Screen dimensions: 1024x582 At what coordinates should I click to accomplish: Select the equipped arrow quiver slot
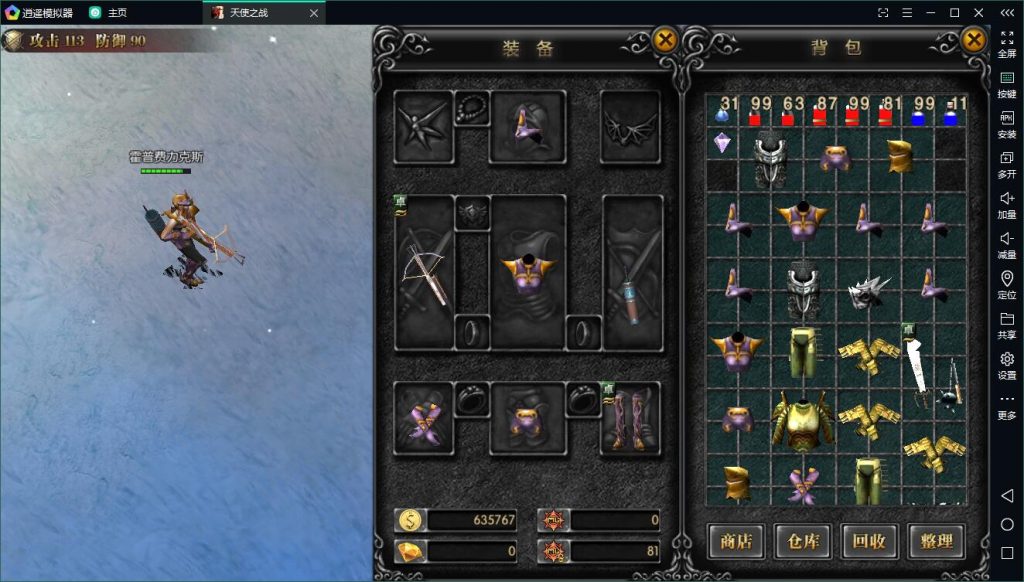[x=632, y=272]
